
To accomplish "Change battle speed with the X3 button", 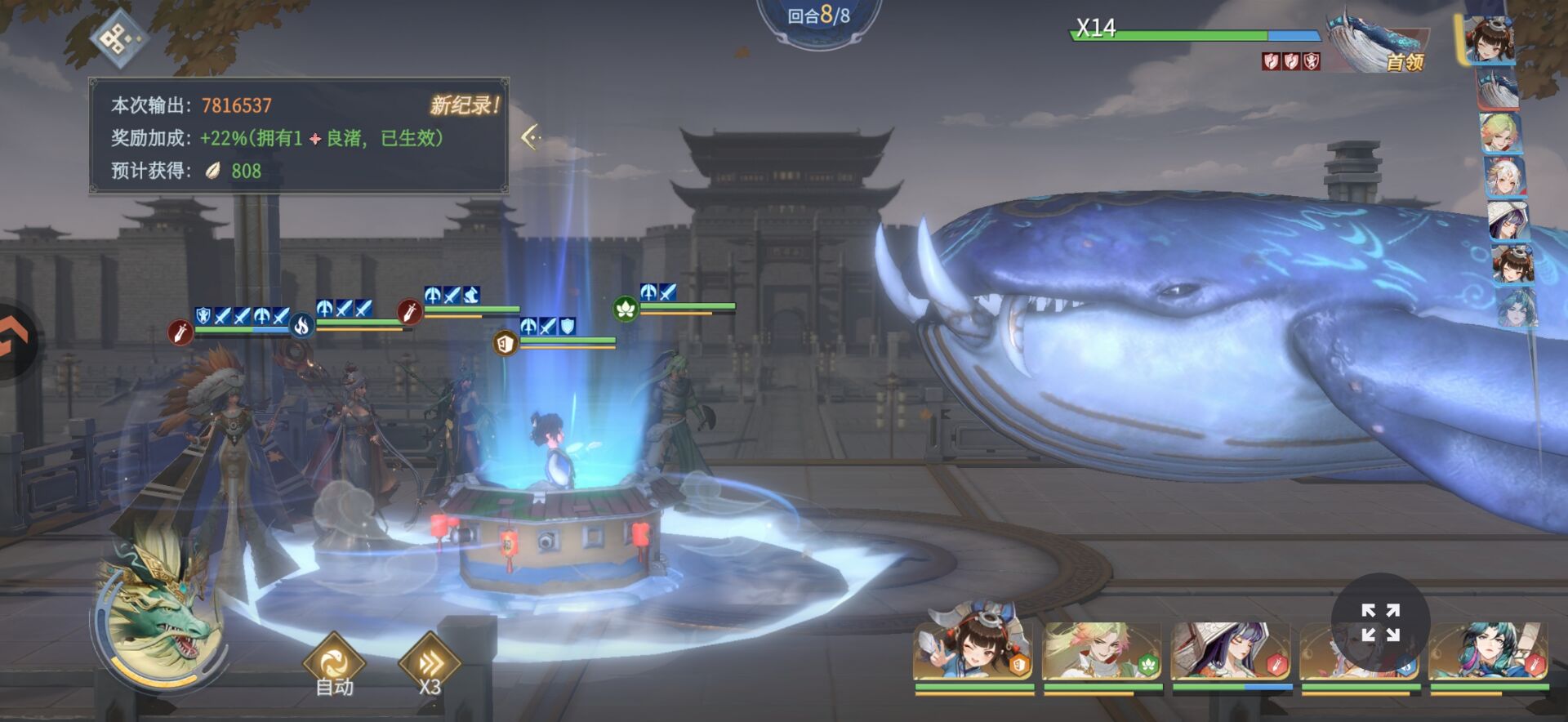I will 430,665.
